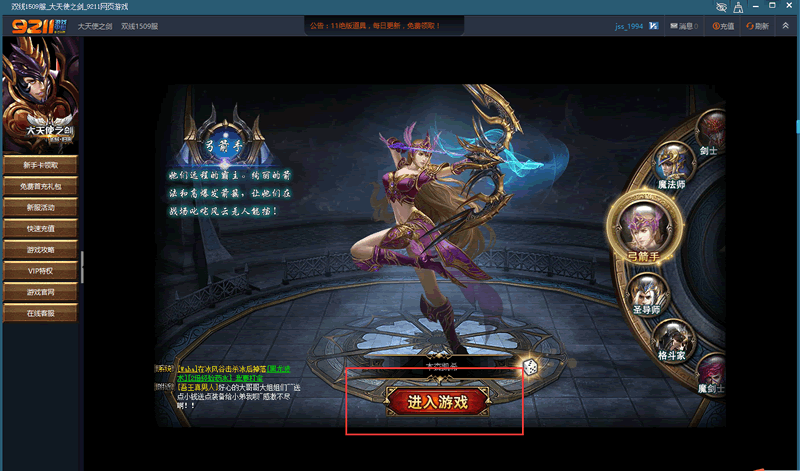Select the 剑士 swordsman class portrait
800x471 pixels.
click(x=711, y=130)
